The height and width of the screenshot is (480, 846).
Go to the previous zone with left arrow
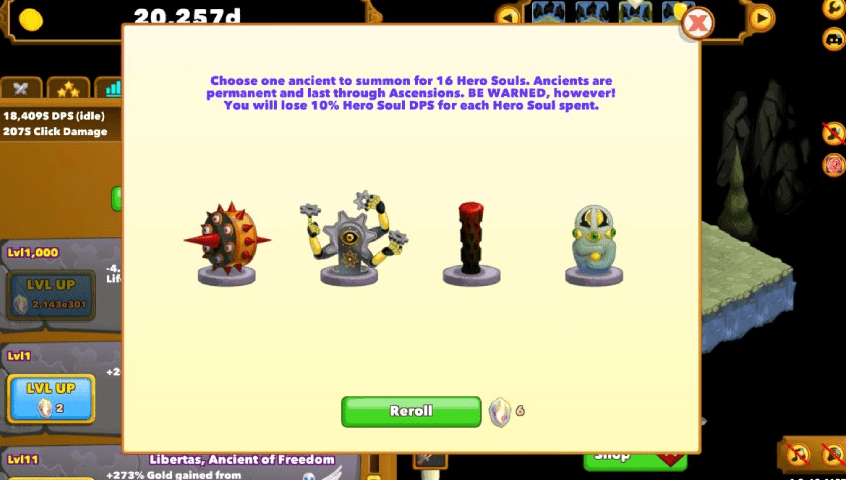pyautogui.click(x=509, y=17)
